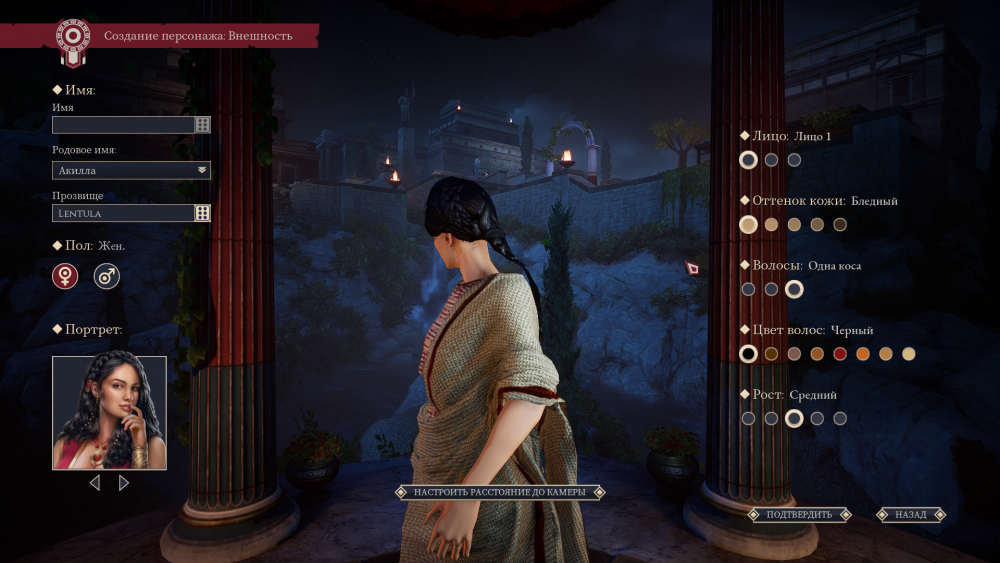Click the empty first name input field
This screenshot has width=1000, height=563.
point(123,125)
